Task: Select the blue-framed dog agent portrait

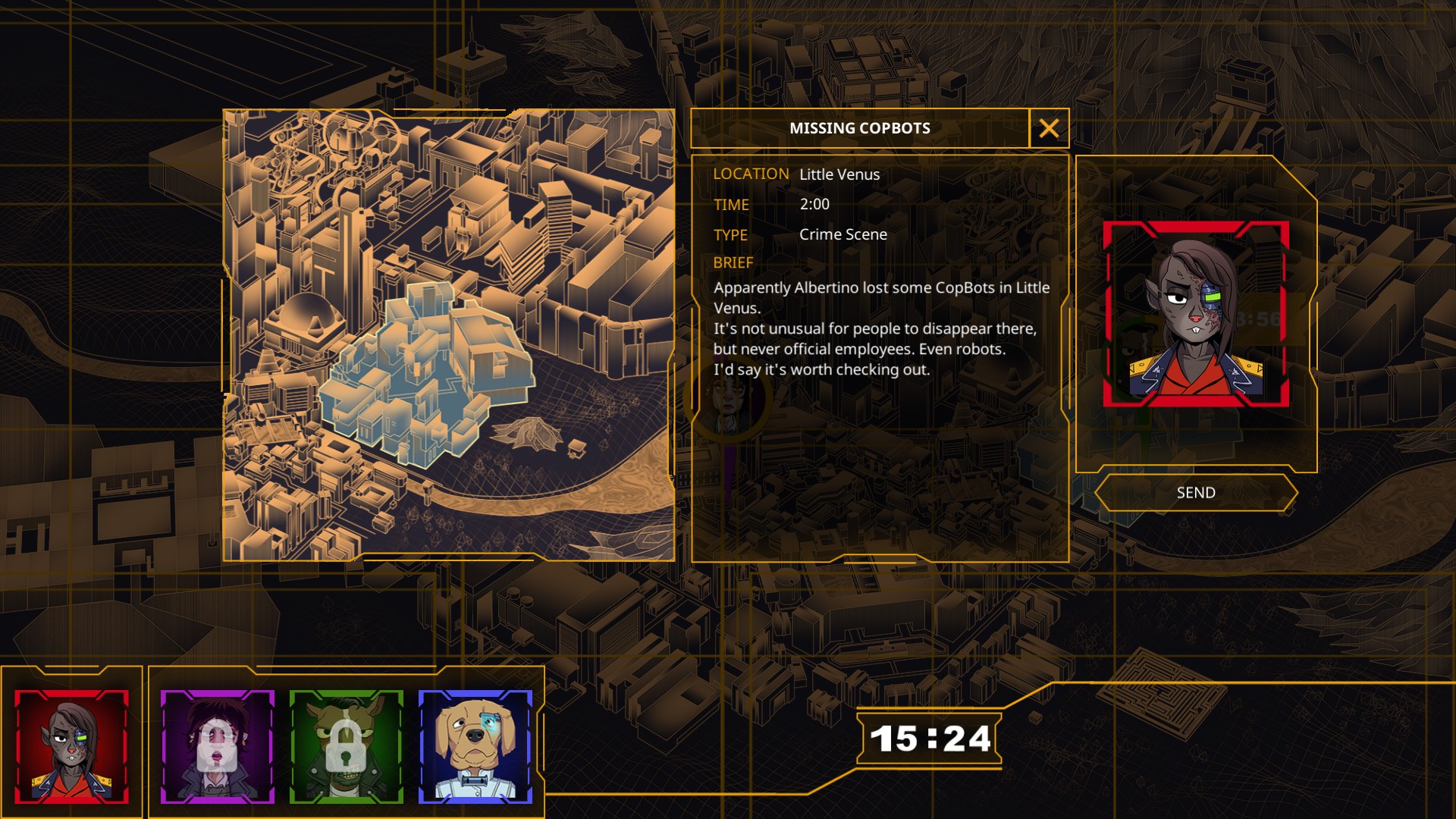Action: tap(475, 747)
